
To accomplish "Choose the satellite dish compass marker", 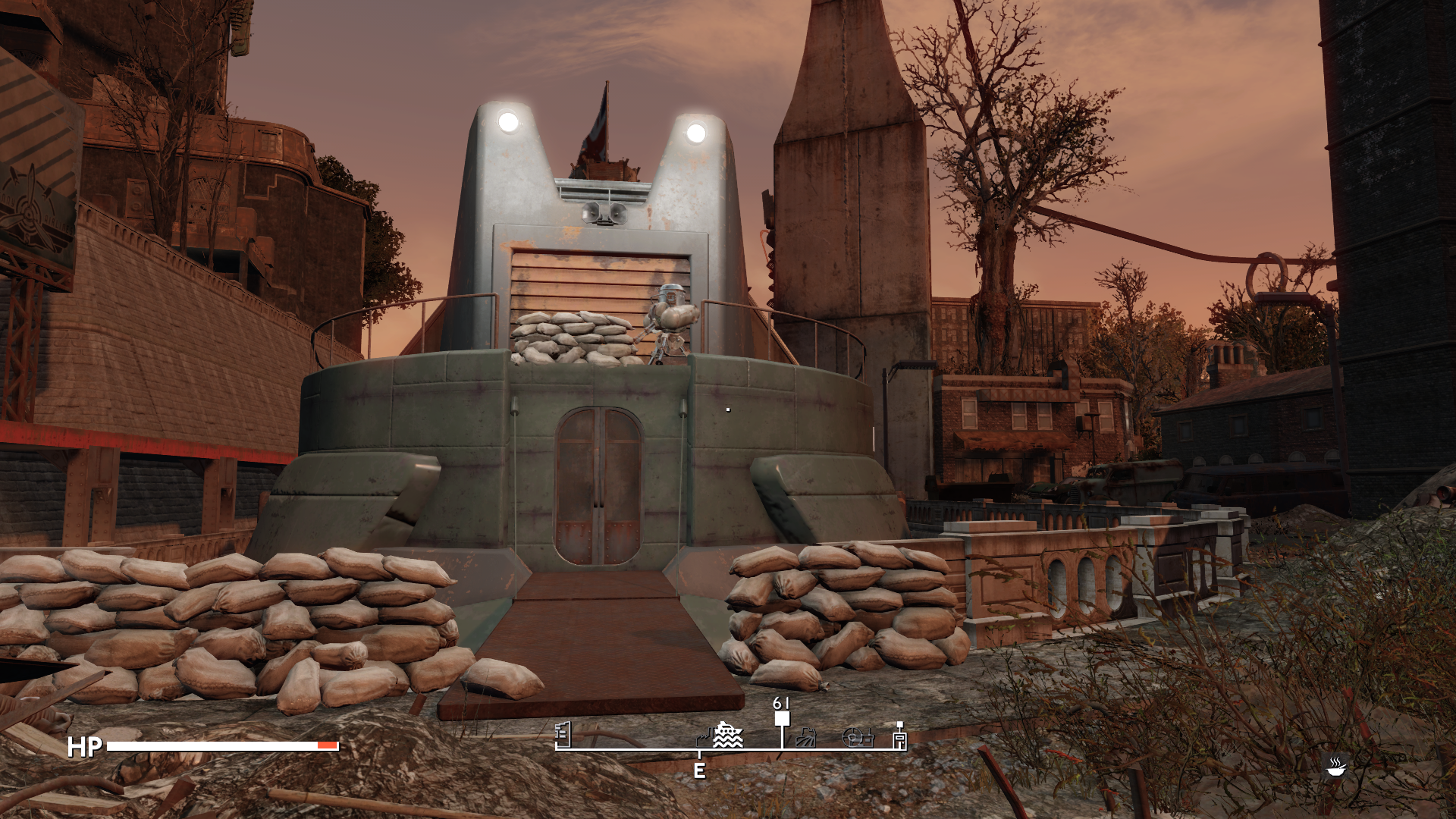I will [x=858, y=737].
